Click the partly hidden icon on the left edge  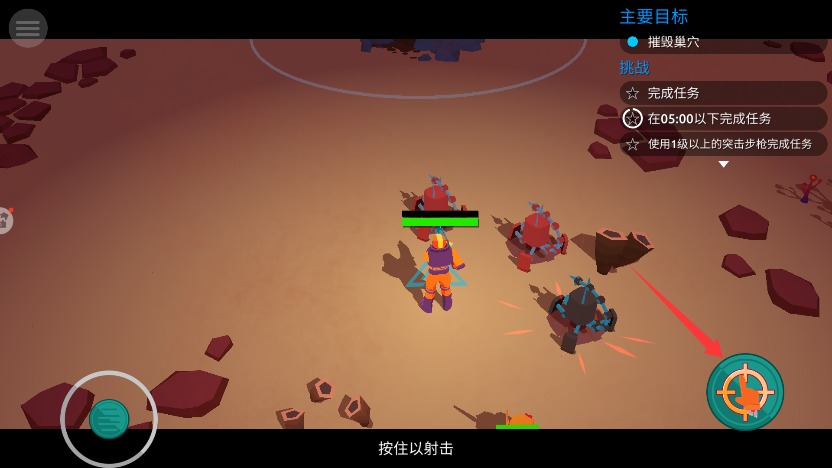(x=4, y=220)
